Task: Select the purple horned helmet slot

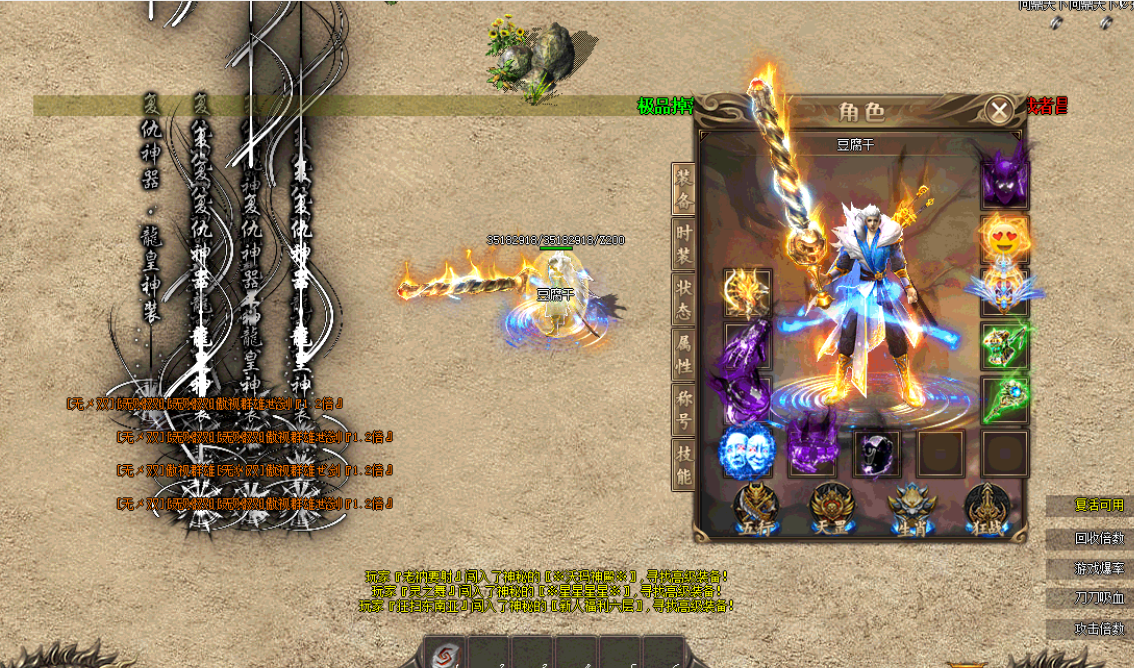Action: click(1004, 181)
